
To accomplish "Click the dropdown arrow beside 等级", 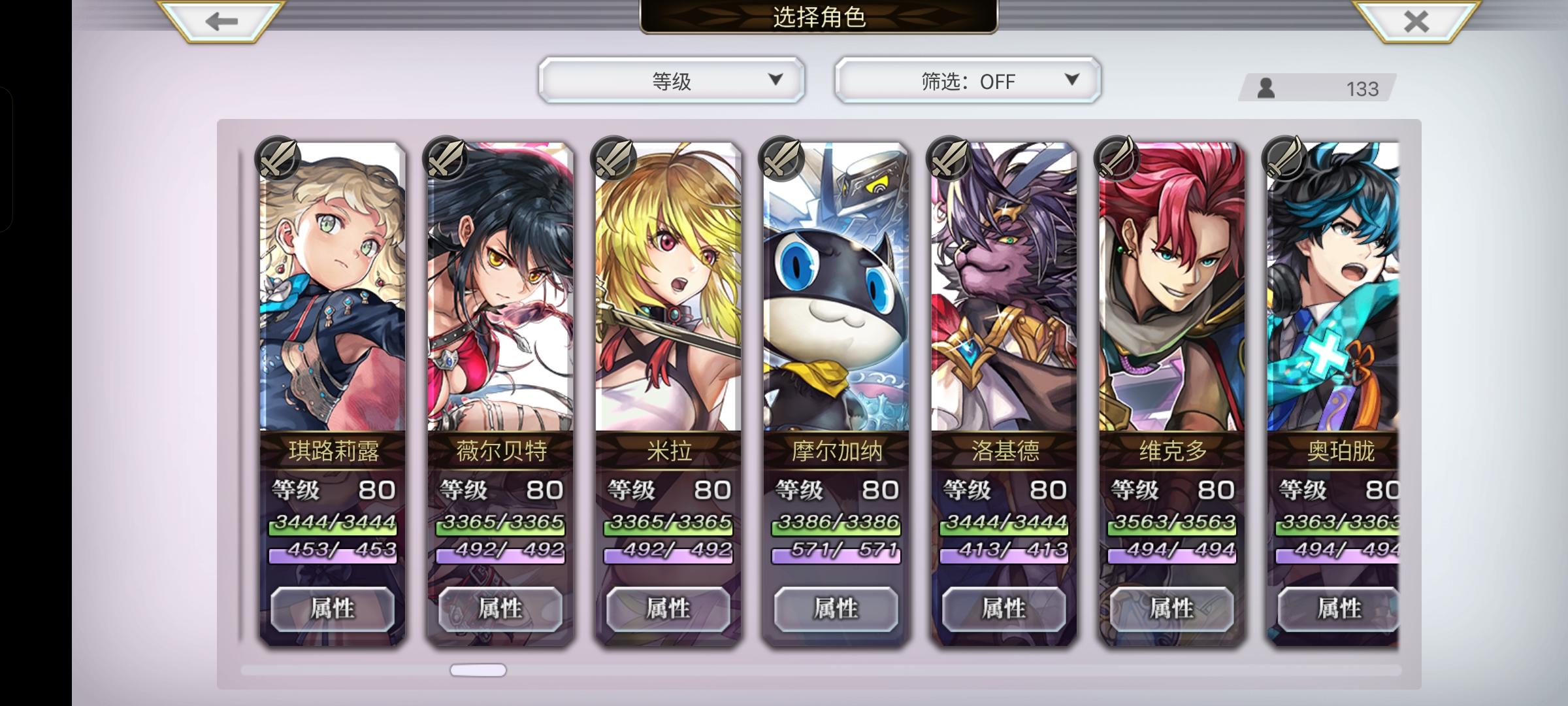I will pyautogui.click(x=776, y=80).
